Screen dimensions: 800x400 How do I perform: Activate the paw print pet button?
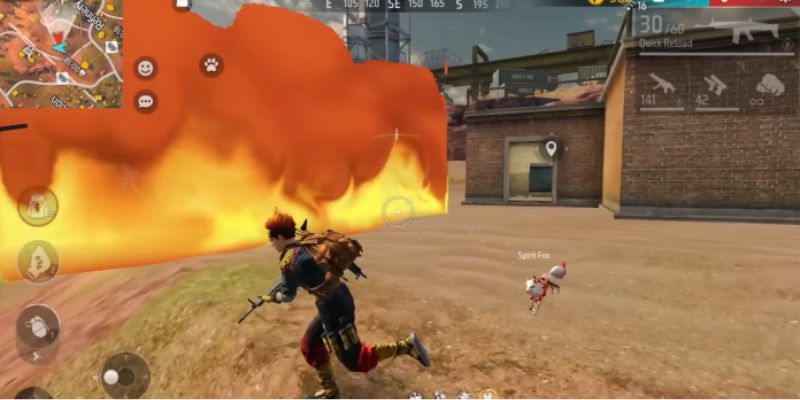pos(211,65)
